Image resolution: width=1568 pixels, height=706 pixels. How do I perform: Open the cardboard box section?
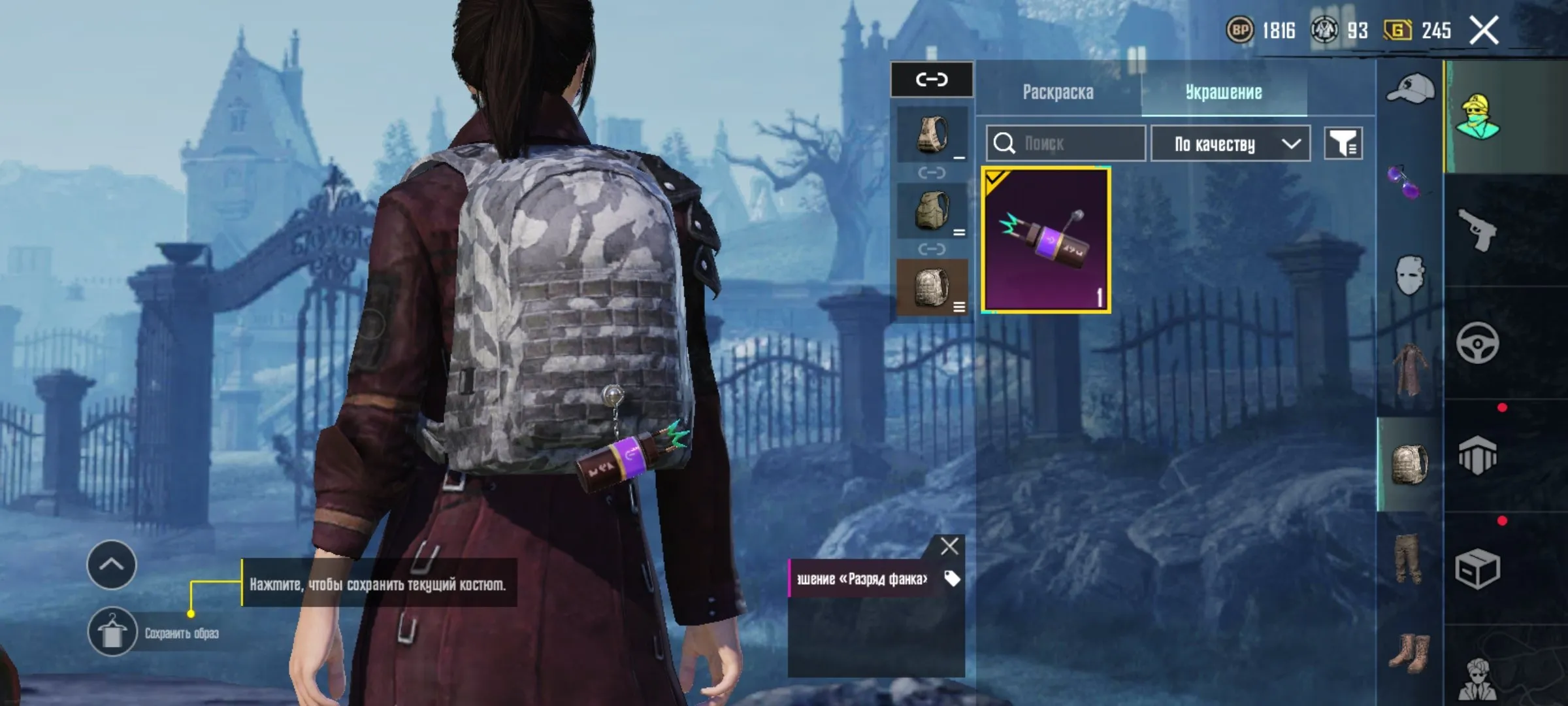[x=1478, y=569]
